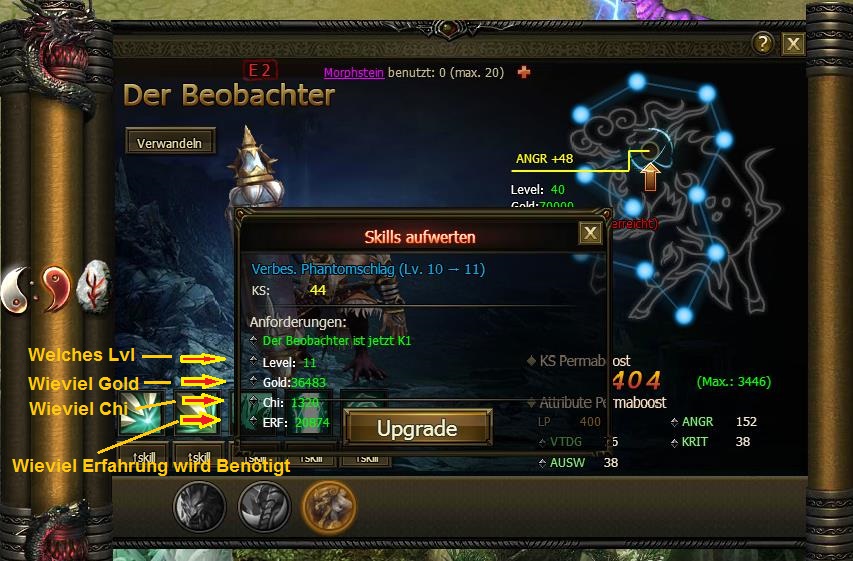Add Morphstein with the red plus icon

pos(523,73)
